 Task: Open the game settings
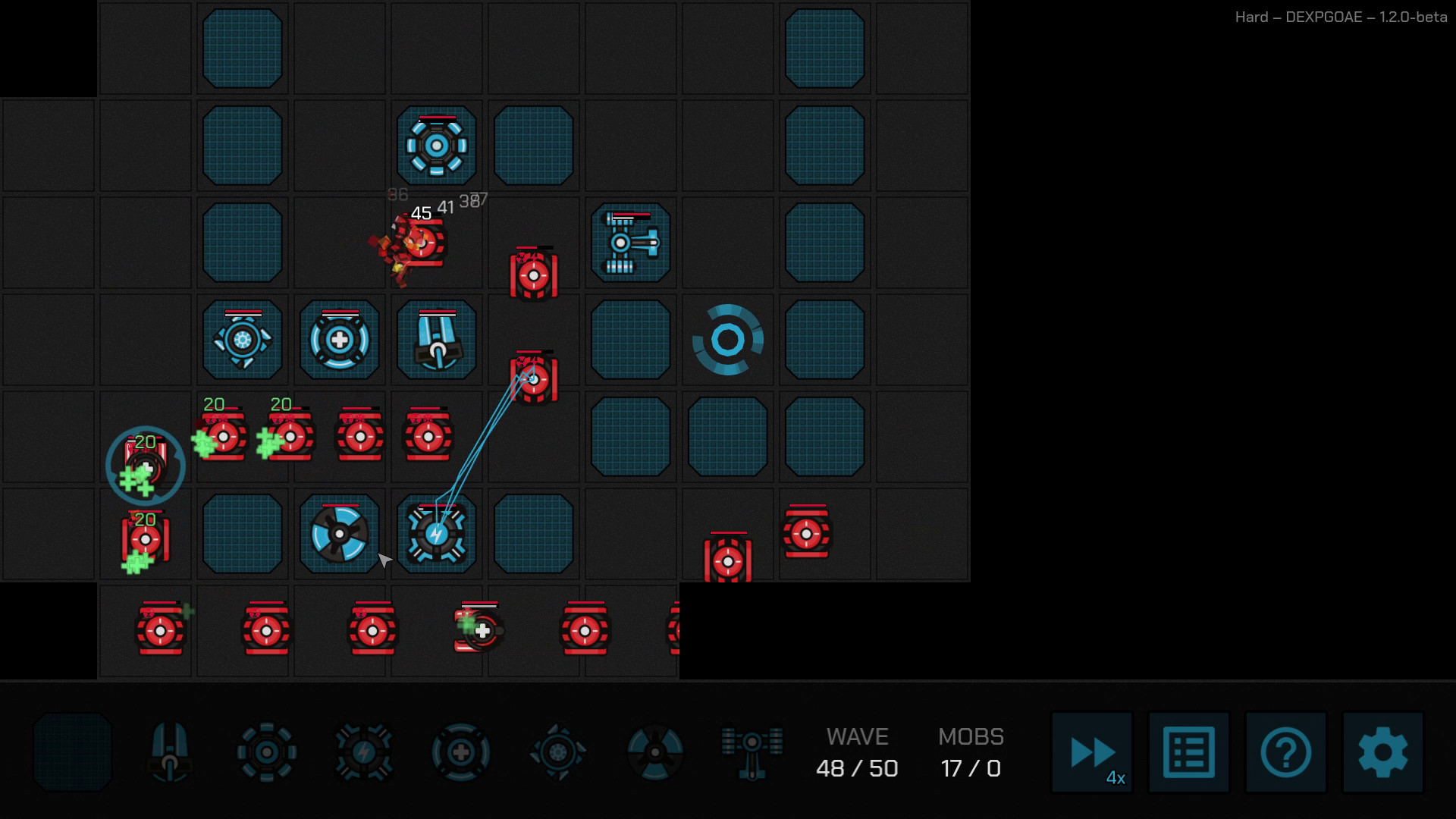tap(1382, 752)
